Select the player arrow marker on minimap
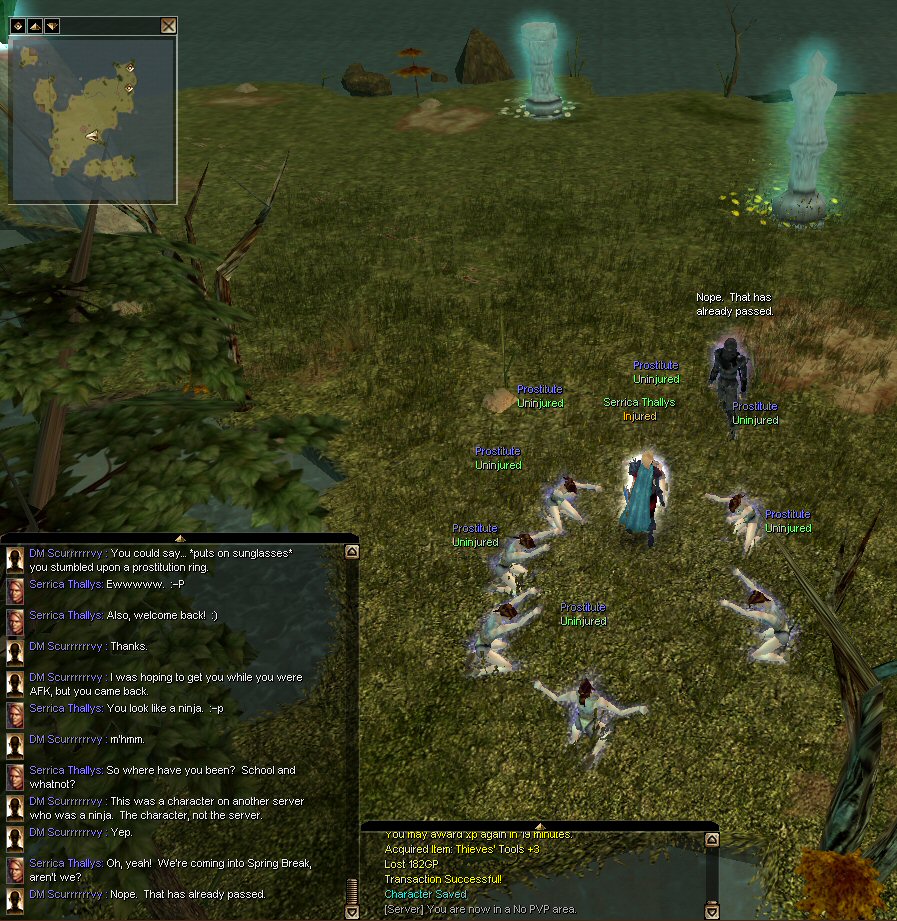This screenshot has width=897, height=921. (x=93, y=134)
